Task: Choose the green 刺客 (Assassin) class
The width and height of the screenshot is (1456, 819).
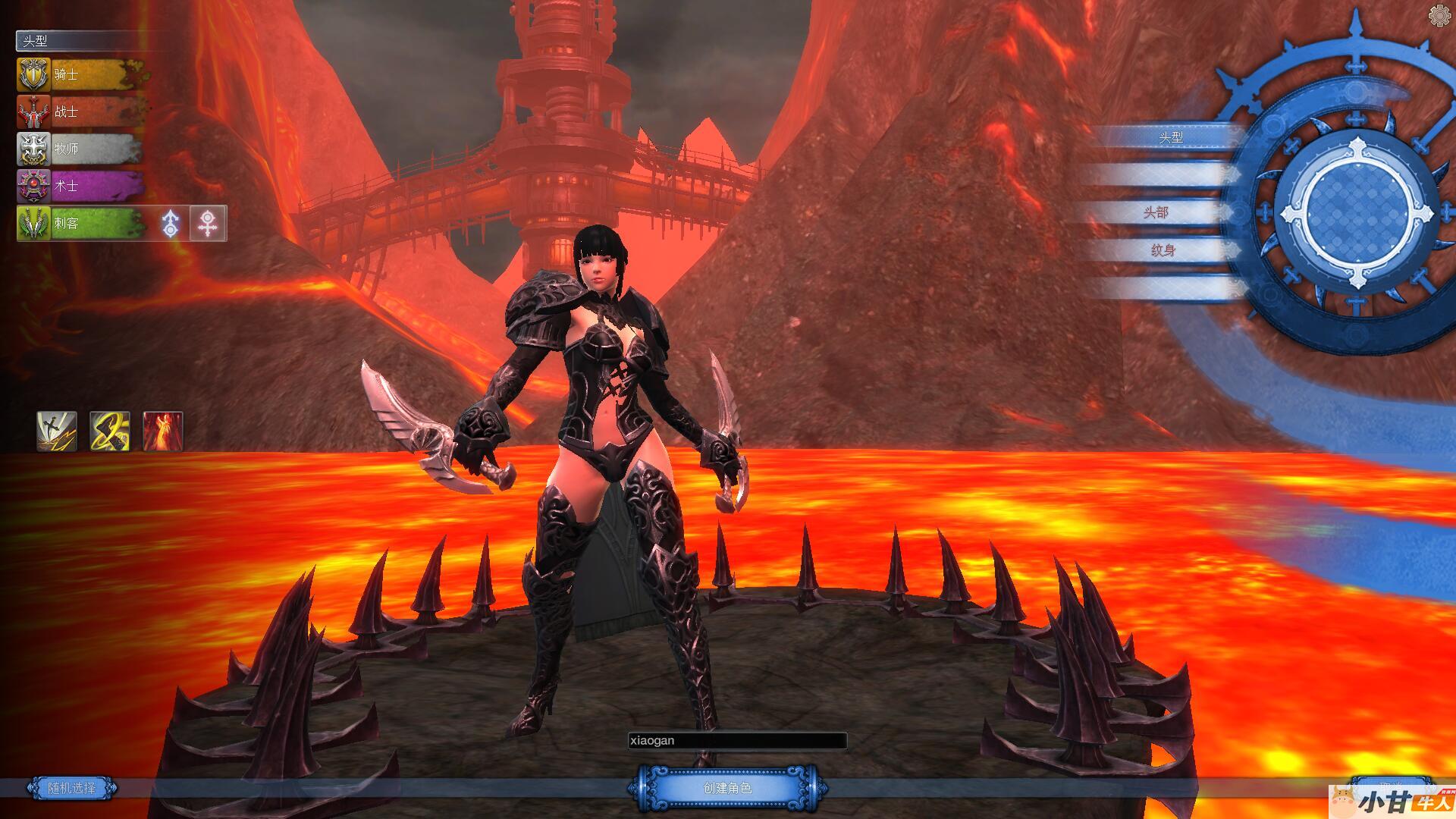Action: point(80,223)
